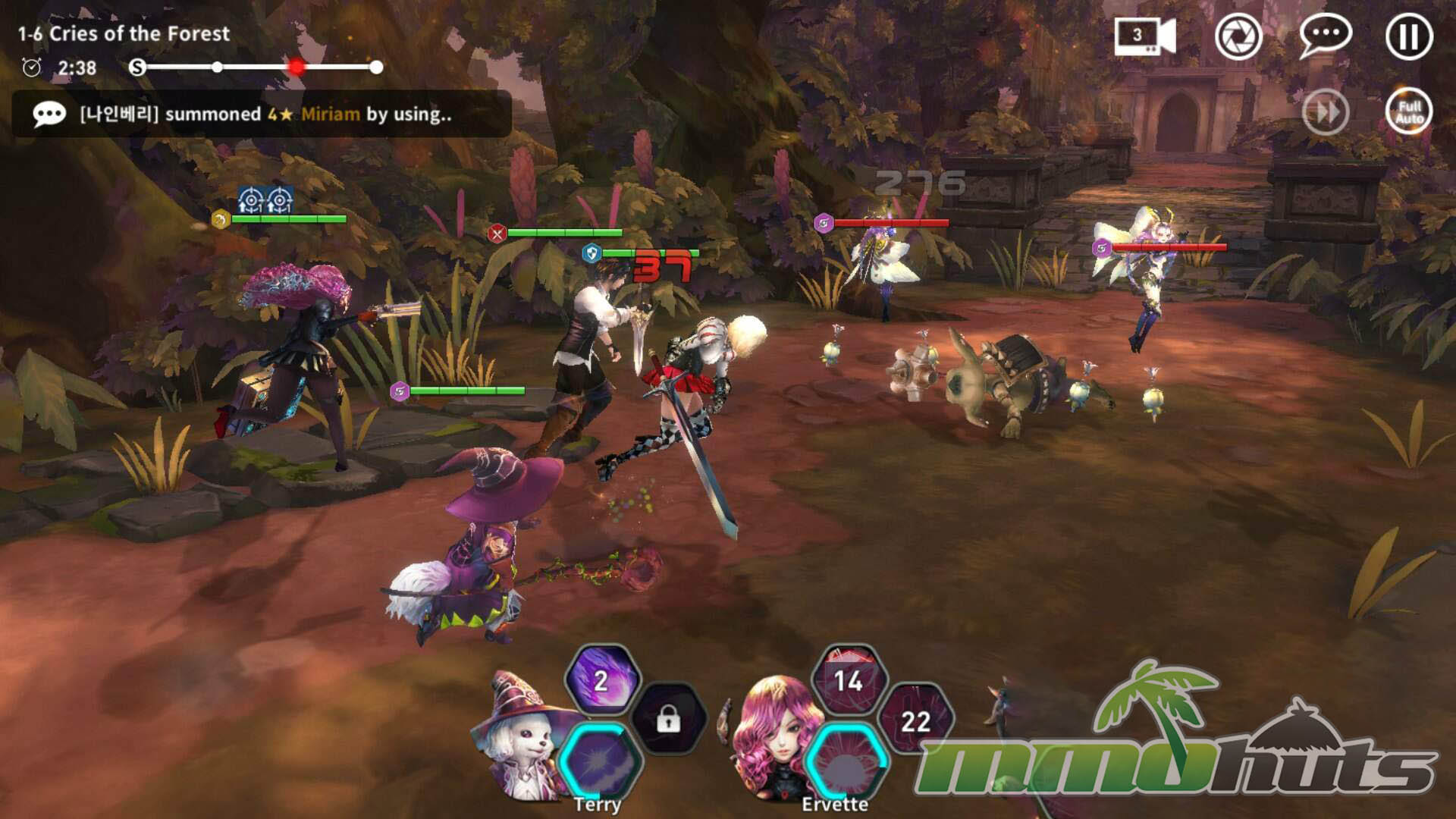Pause the battle
Viewport: 1456px width, 819px height.
coord(1409,36)
